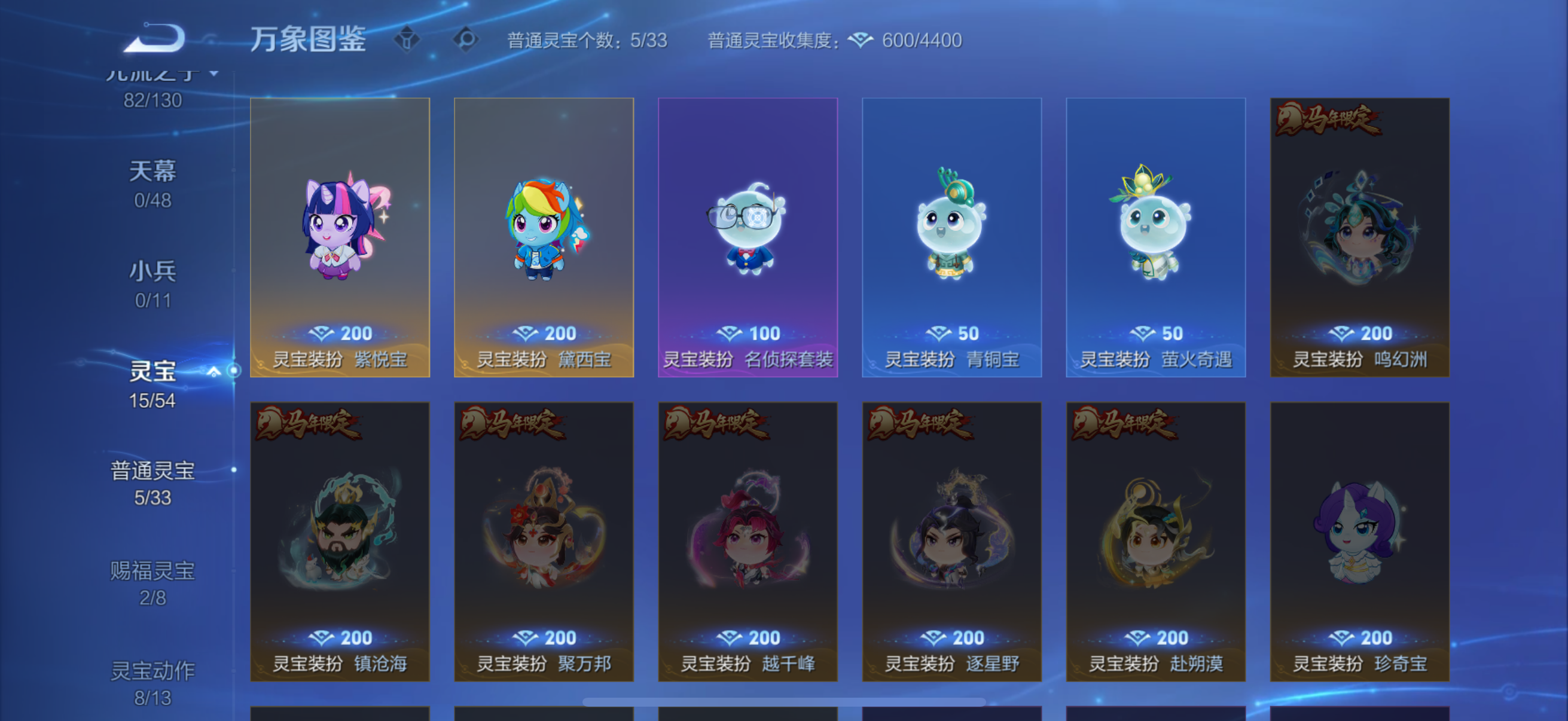Select the 黛西宝 spirit card
Viewport: 1568px width, 721px height.
(x=544, y=237)
